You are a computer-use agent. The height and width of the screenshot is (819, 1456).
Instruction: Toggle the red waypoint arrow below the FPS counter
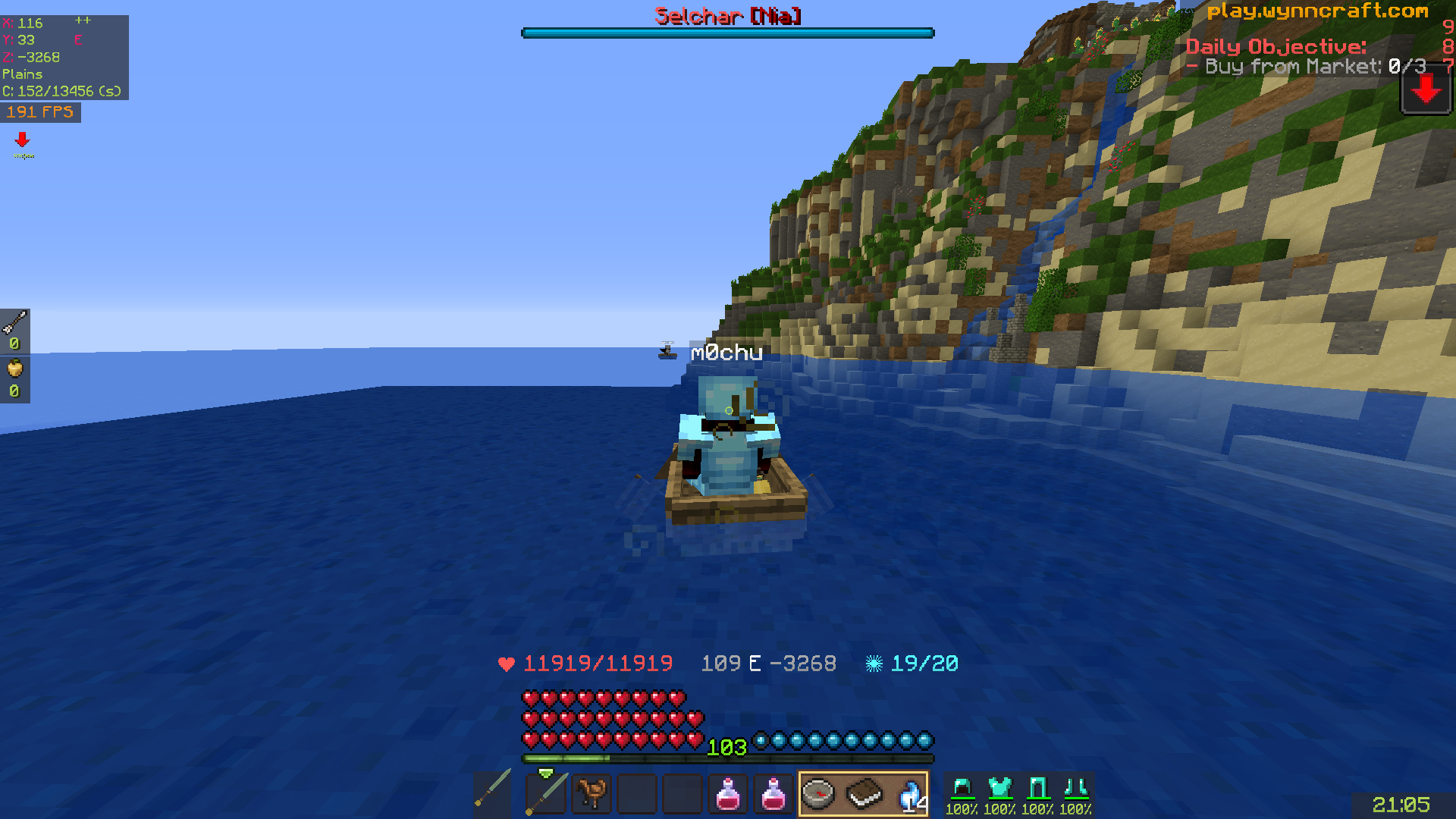22,140
